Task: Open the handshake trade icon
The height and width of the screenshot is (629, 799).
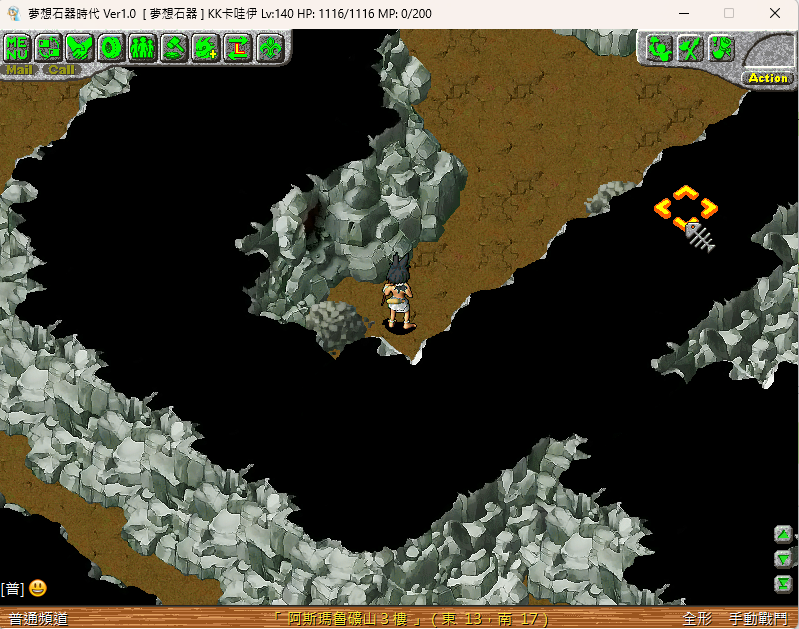Action: pyautogui.click(x=81, y=47)
